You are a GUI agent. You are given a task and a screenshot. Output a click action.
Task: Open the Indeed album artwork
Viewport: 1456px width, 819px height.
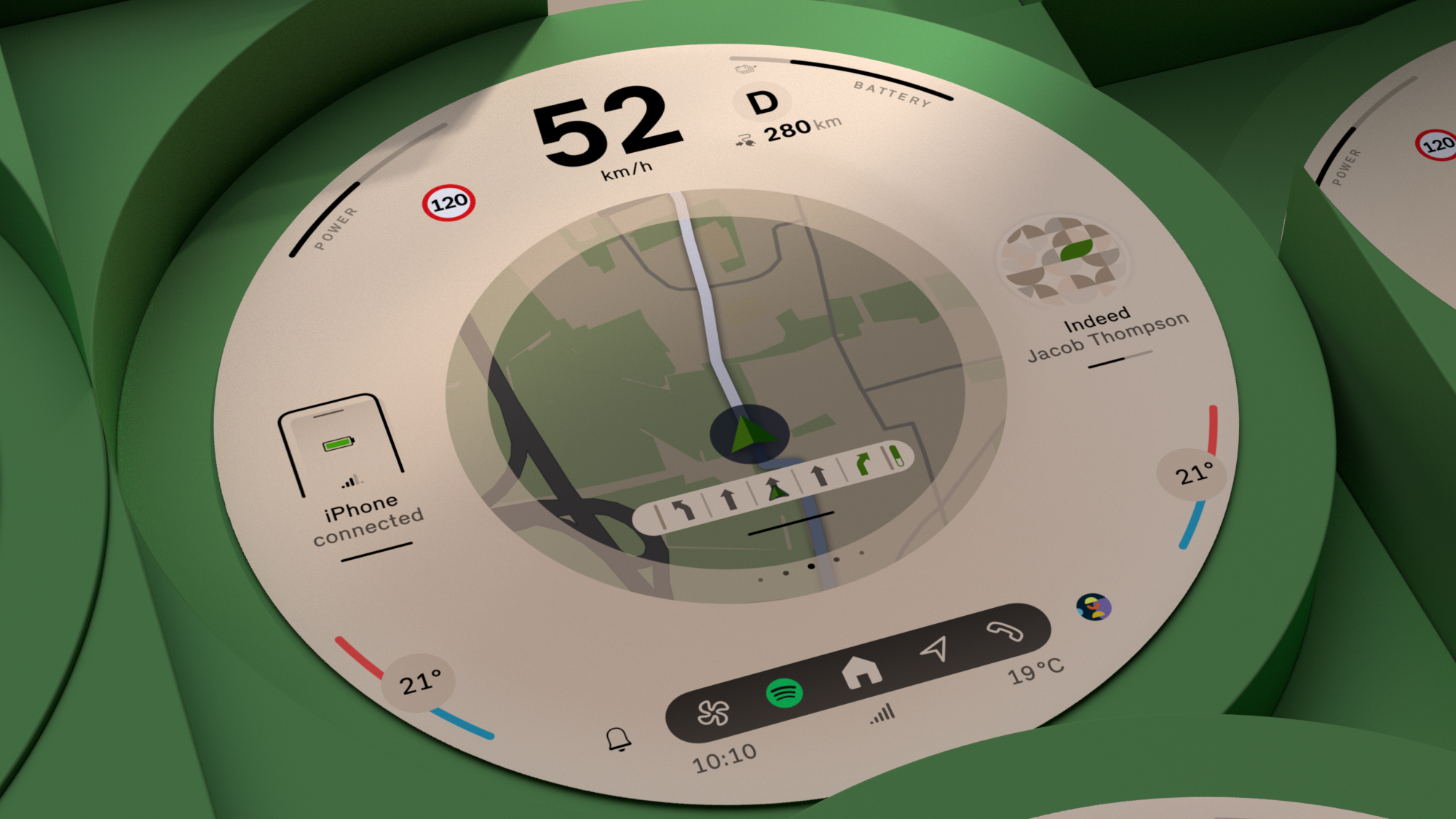tap(1062, 260)
